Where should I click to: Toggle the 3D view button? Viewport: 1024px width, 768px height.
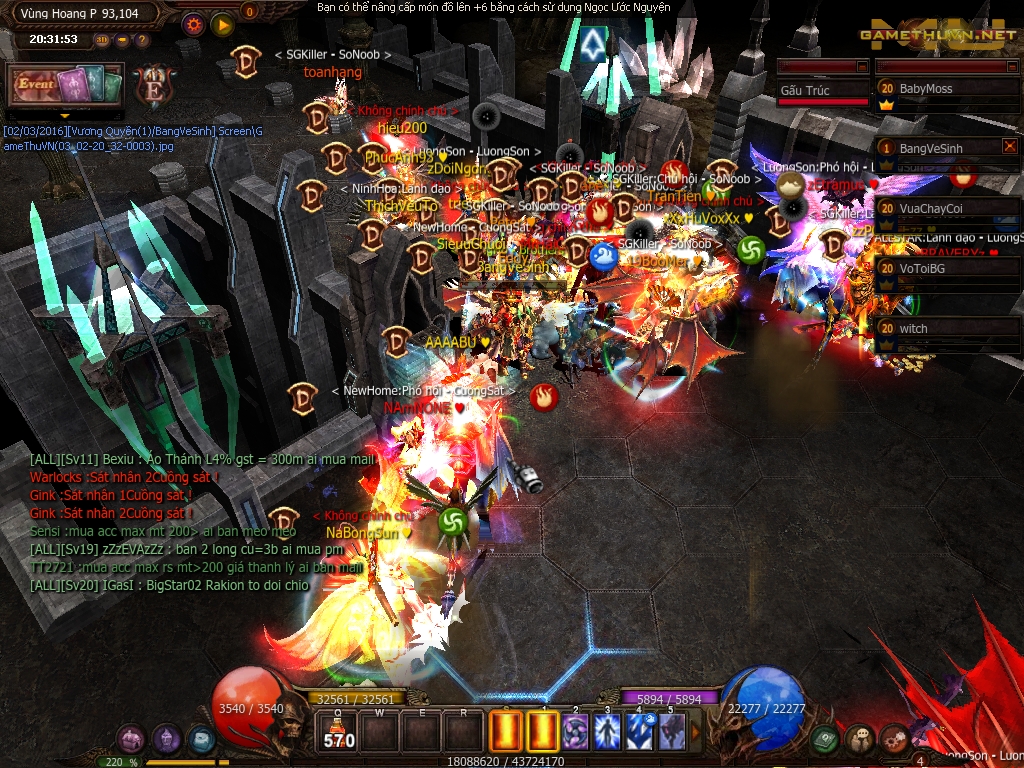pos(103,40)
